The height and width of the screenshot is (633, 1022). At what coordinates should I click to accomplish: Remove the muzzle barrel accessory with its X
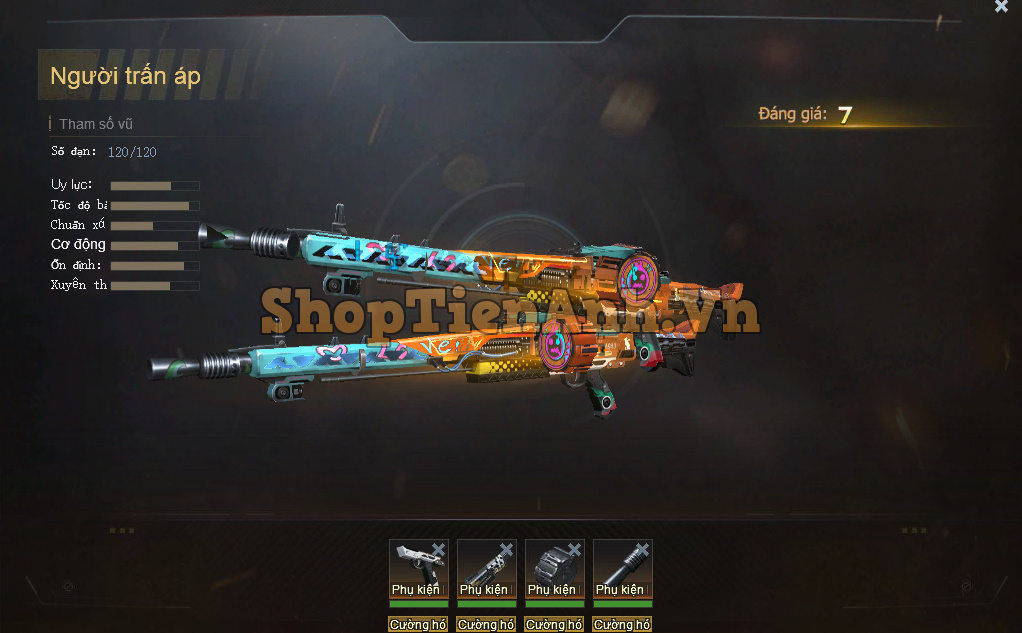642,549
